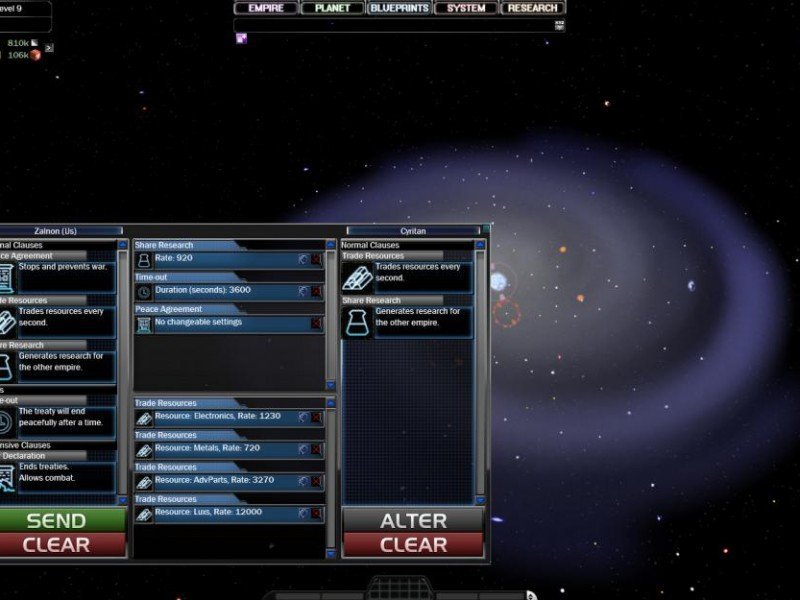Delete the Luxs trade resource clause
This screenshot has width=800, height=600.
pos(317,513)
